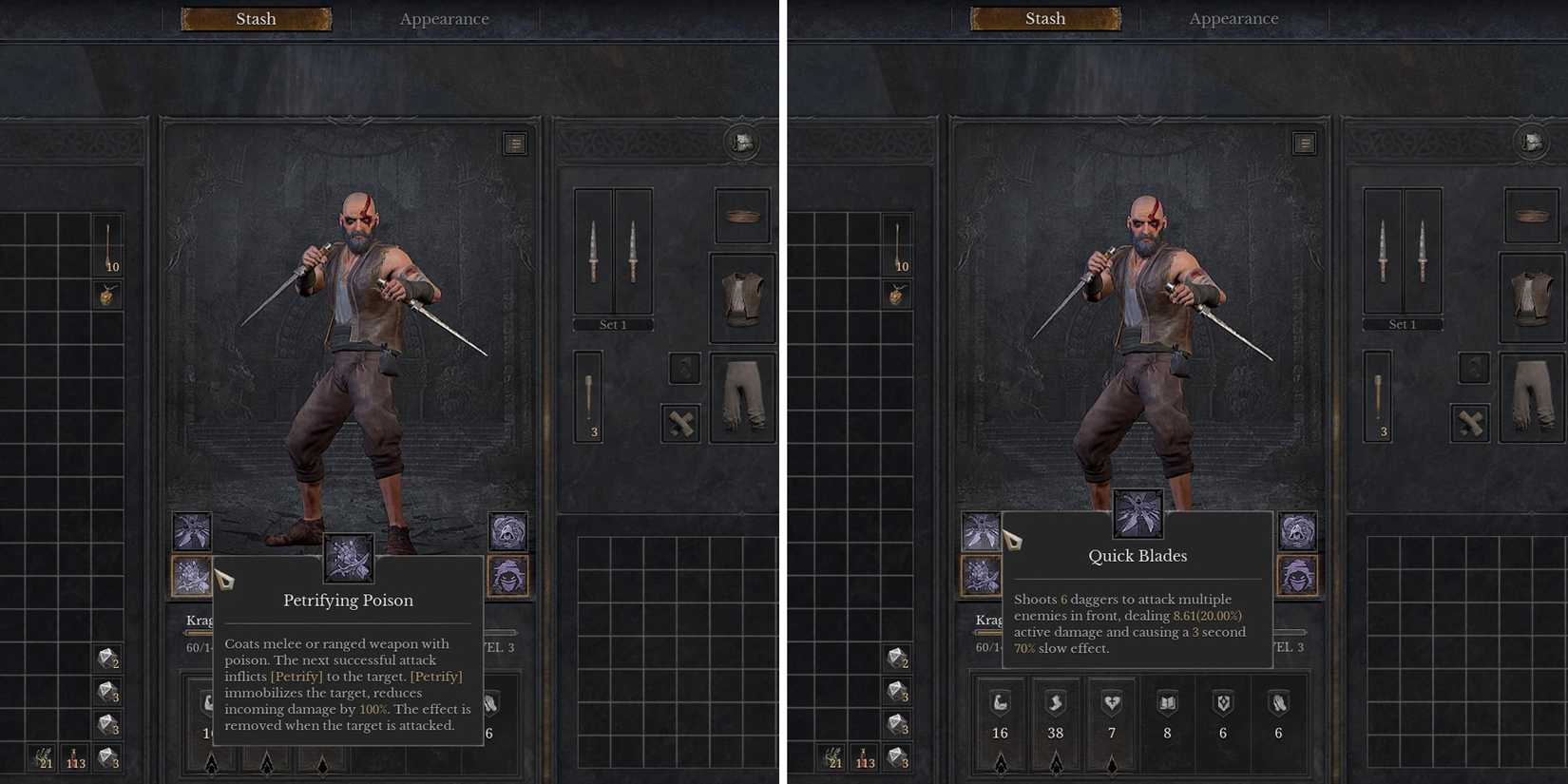Select the Stash tab

point(256,18)
